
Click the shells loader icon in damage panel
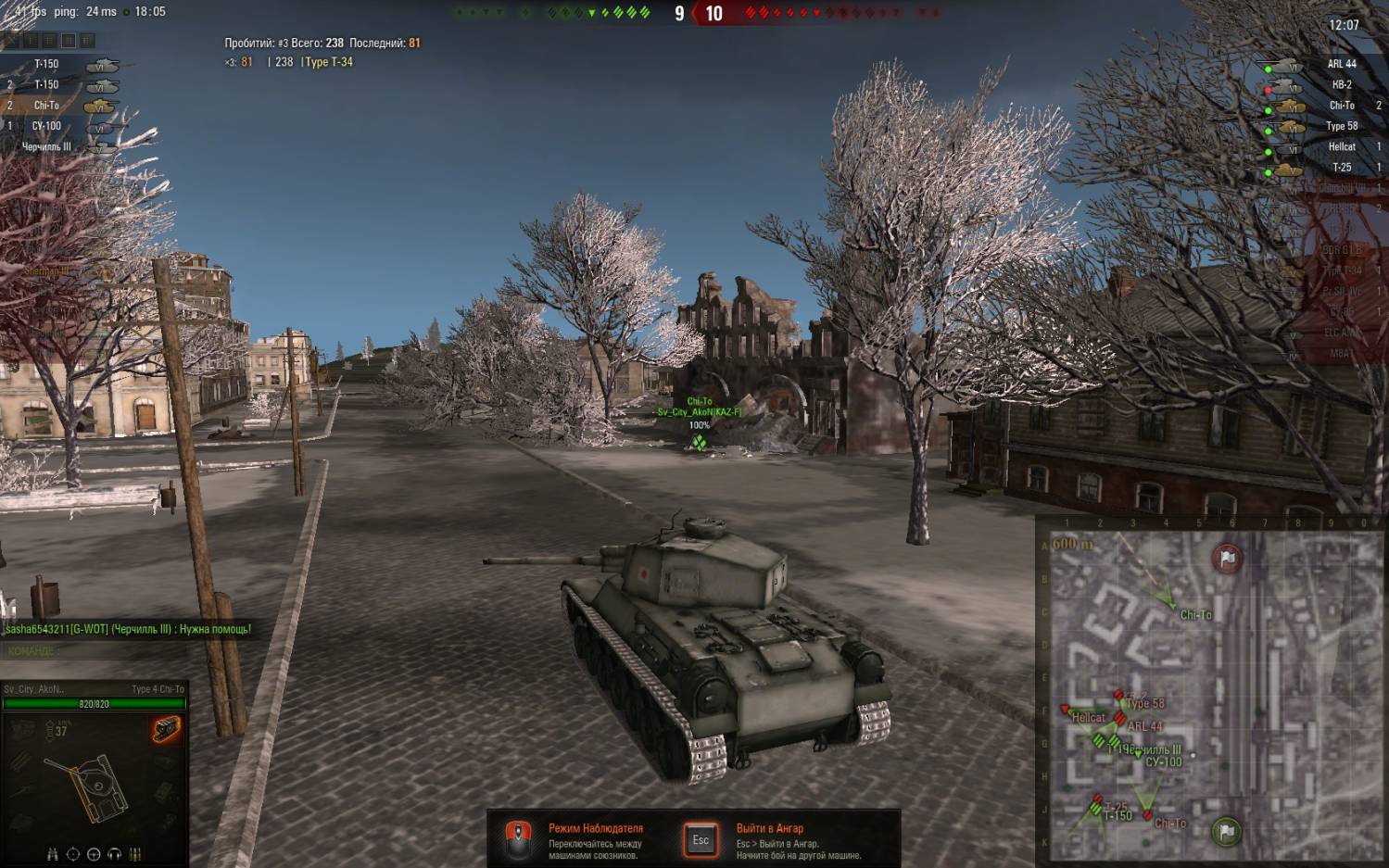[x=135, y=854]
